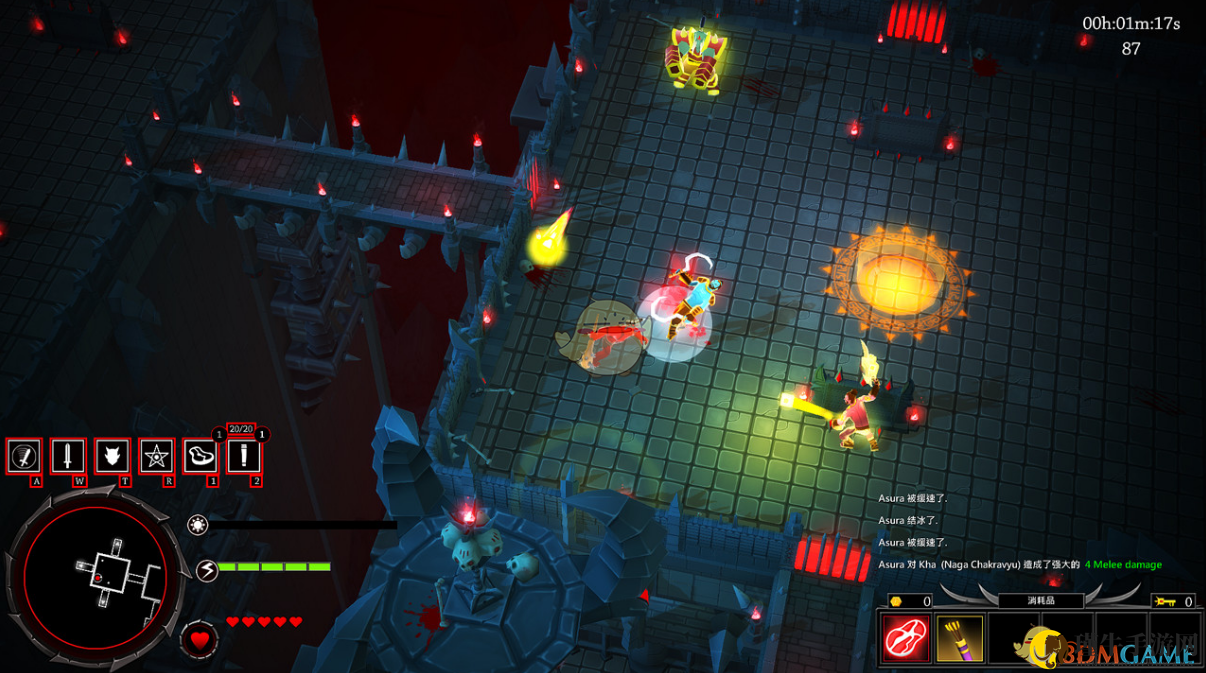Use the red meat consumable item
This screenshot has height=673, width=1206.
point(906,639)
